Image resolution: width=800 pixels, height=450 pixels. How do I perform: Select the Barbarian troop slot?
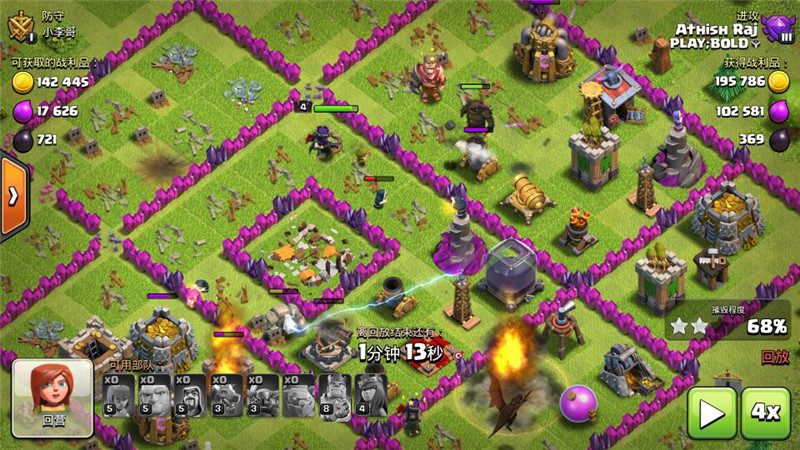pos(119,397)
